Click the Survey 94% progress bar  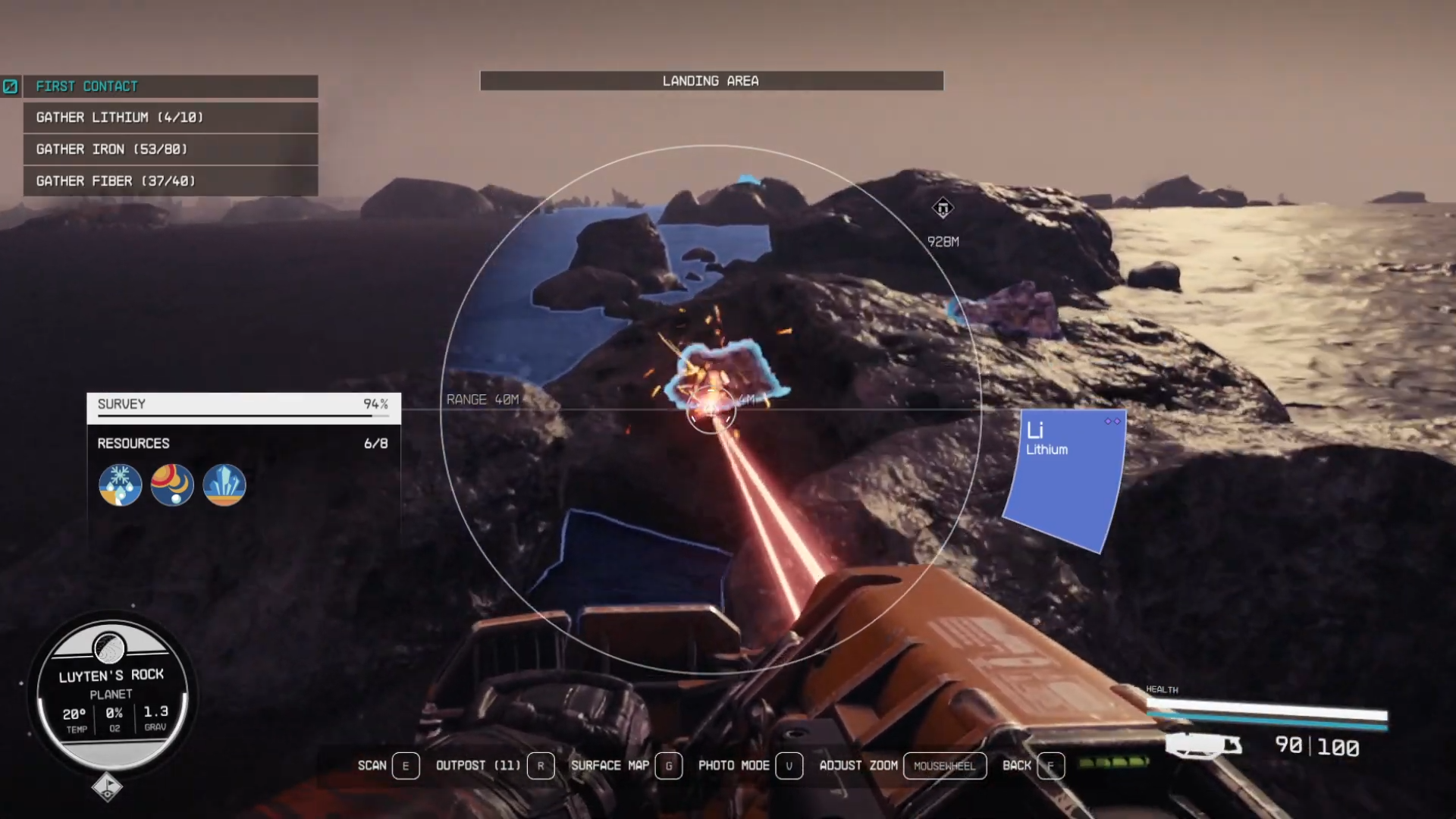click(x=244, y=404)
